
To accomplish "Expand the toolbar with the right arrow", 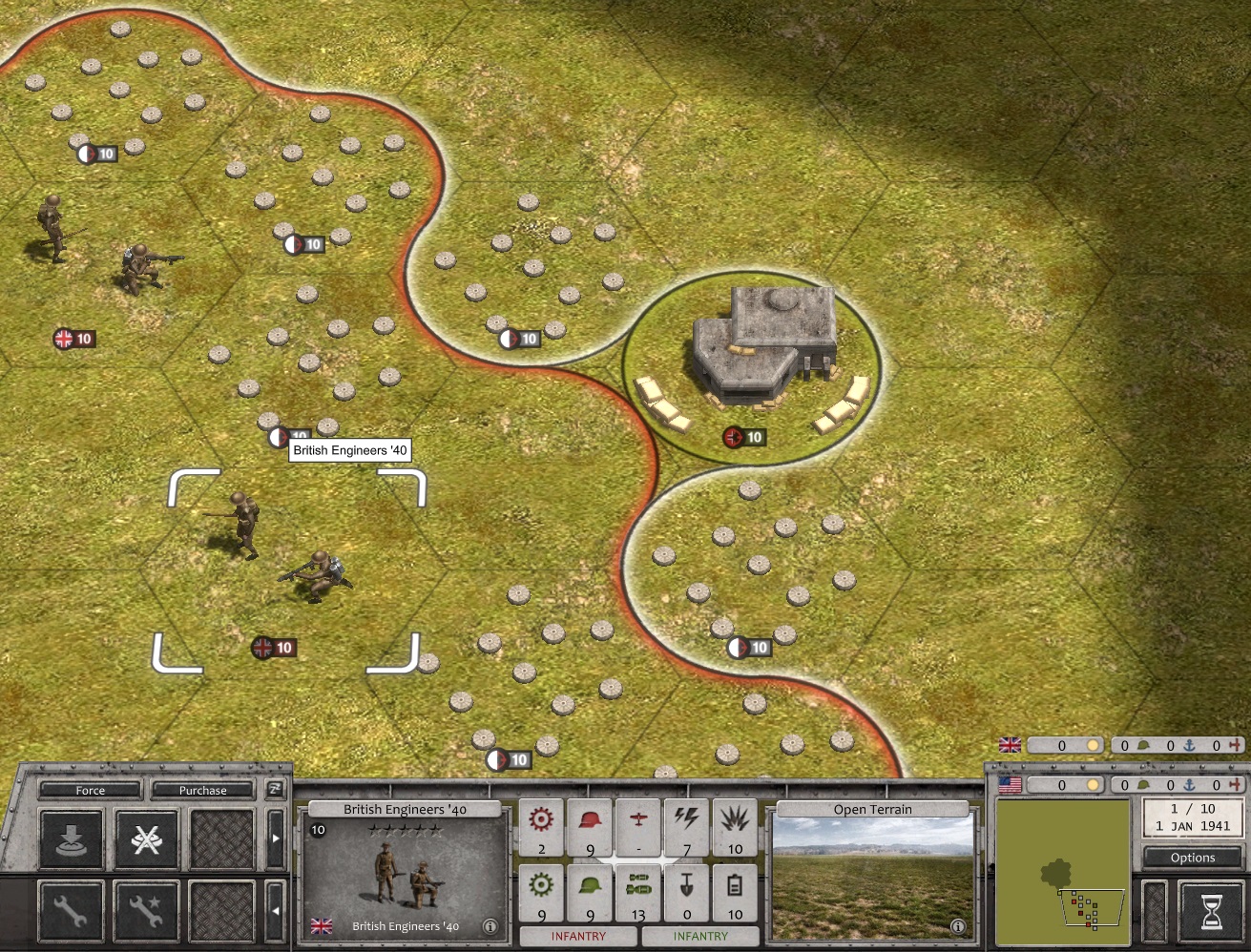I will pyautogui.click(x=277, y=838).
